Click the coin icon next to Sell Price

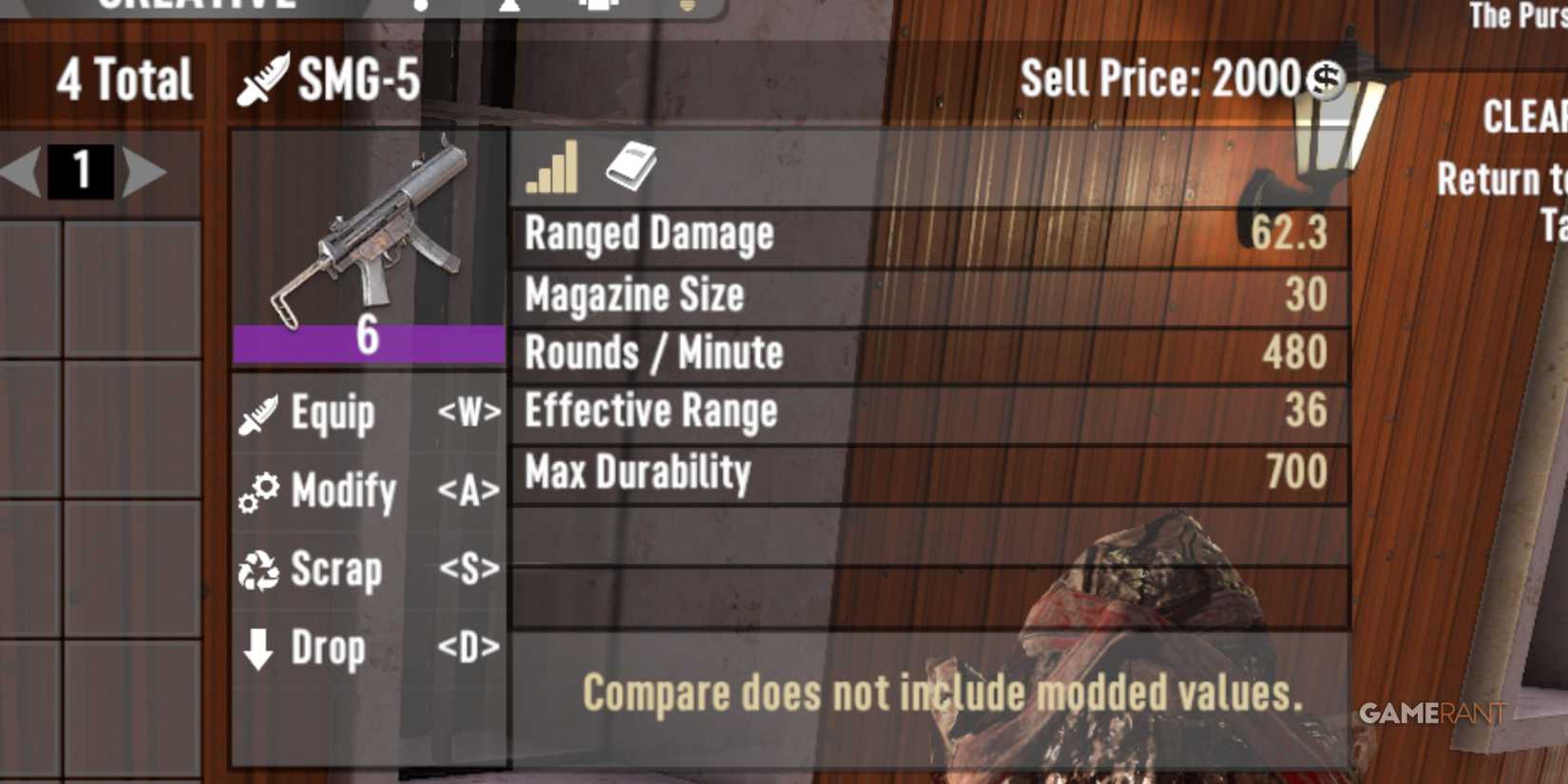pyautogui.click(x=1328, y=81)
